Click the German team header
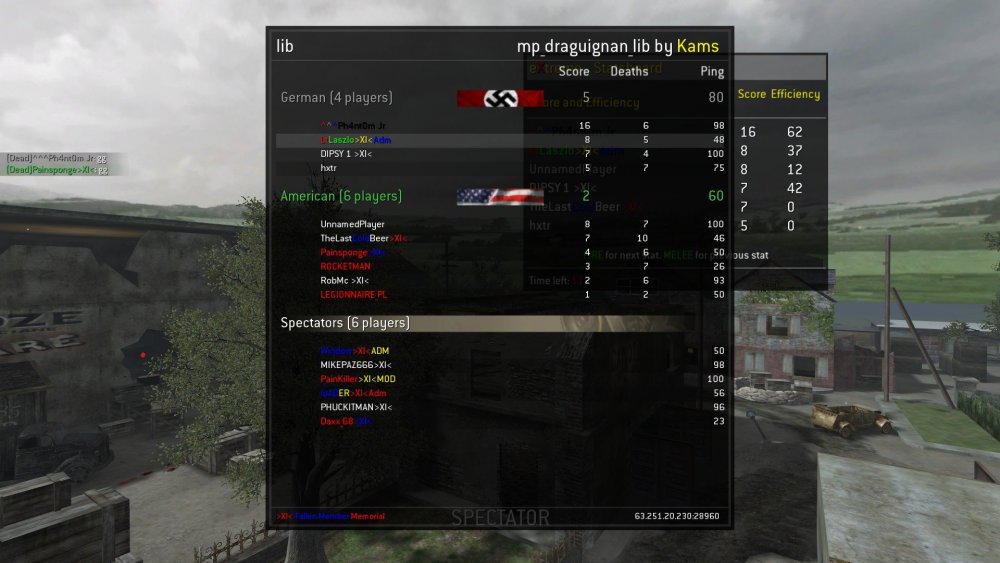Viewport: 1000px width, 563px height. pos(336,98)
